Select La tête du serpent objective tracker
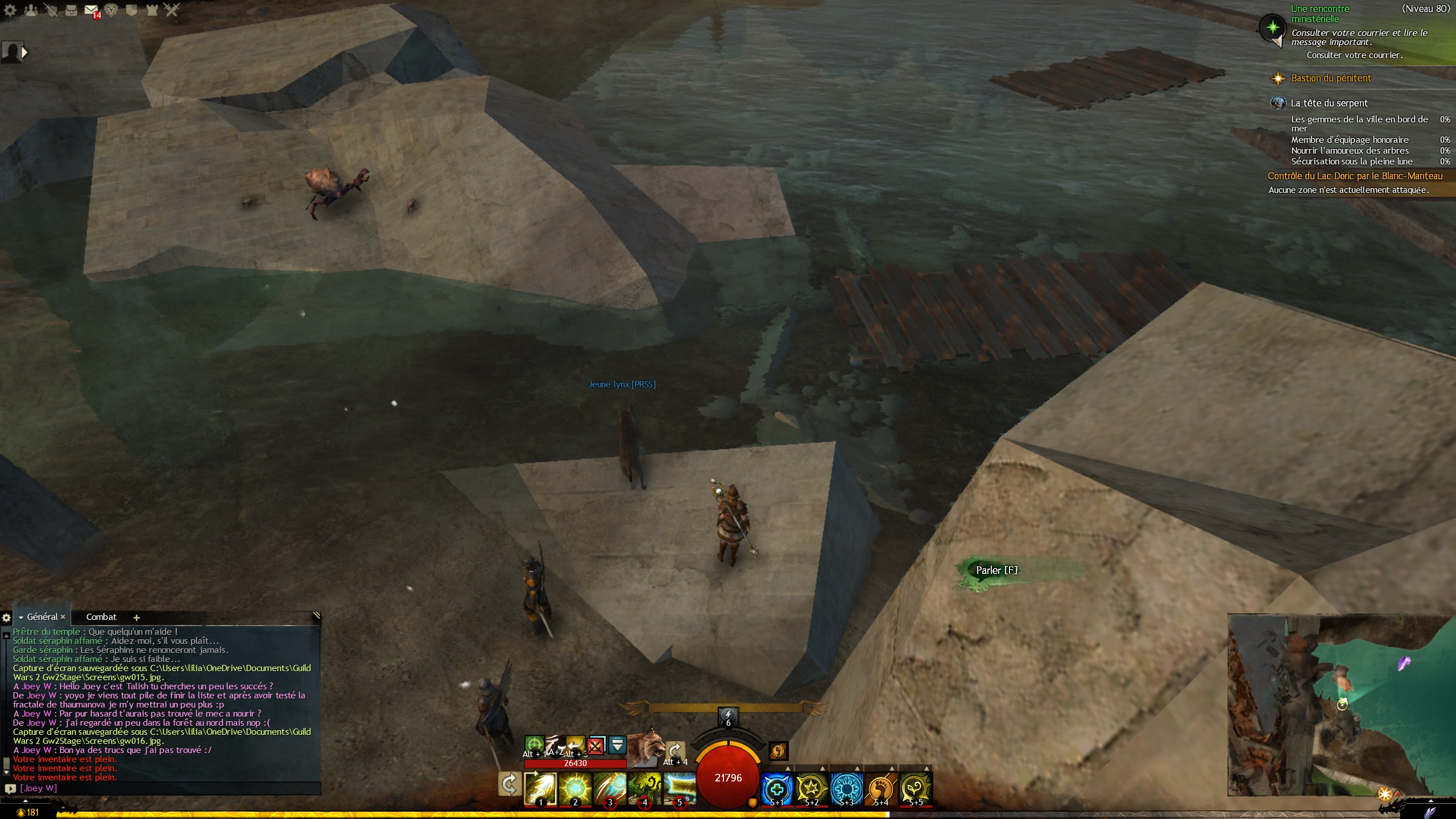This screenshot has width=1456, height=819. tap(1329, 103)
